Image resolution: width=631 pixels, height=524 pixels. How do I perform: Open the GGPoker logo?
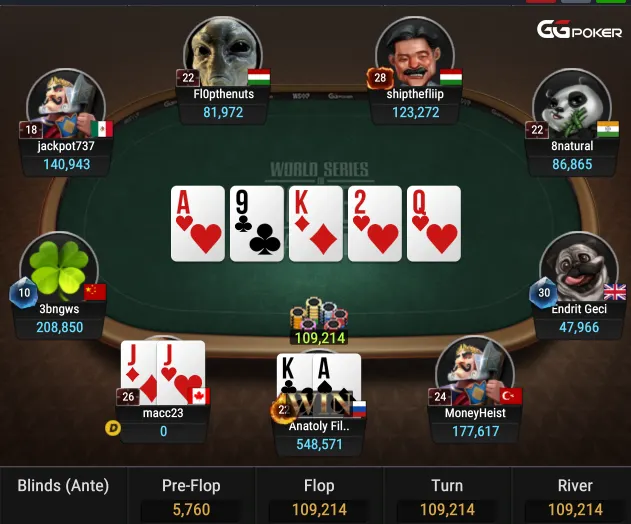coord(579,31)
